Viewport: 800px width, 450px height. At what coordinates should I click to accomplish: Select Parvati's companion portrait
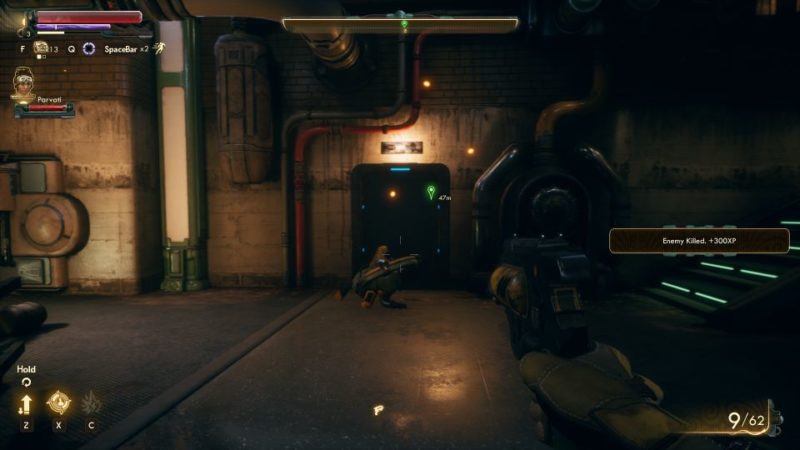click(22, 84)
